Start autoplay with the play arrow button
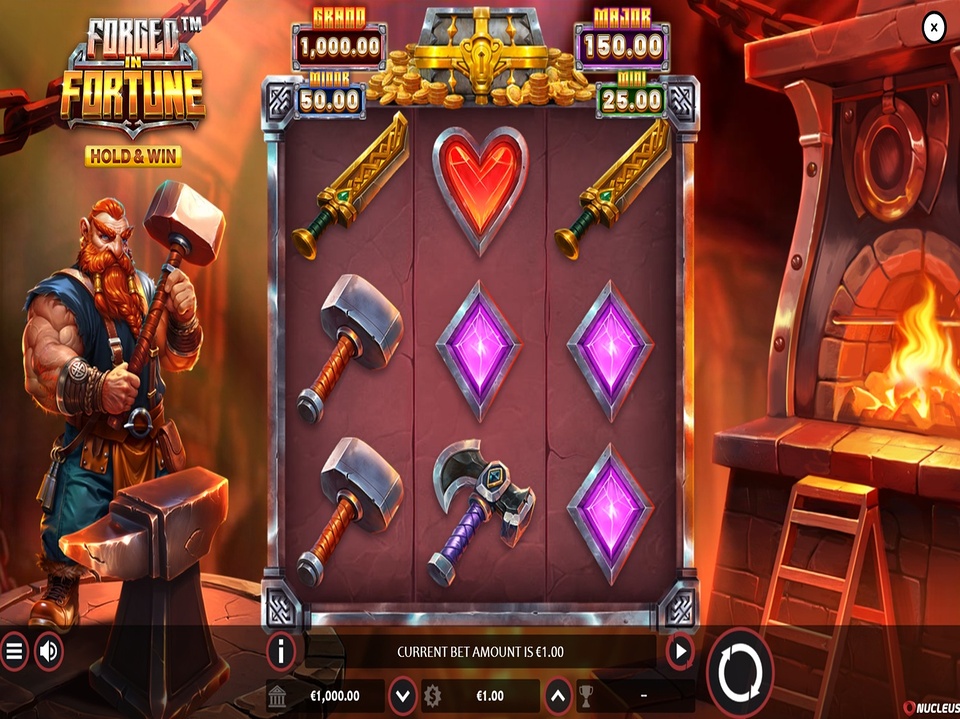 pyautogui.click(x=680, y=652)
